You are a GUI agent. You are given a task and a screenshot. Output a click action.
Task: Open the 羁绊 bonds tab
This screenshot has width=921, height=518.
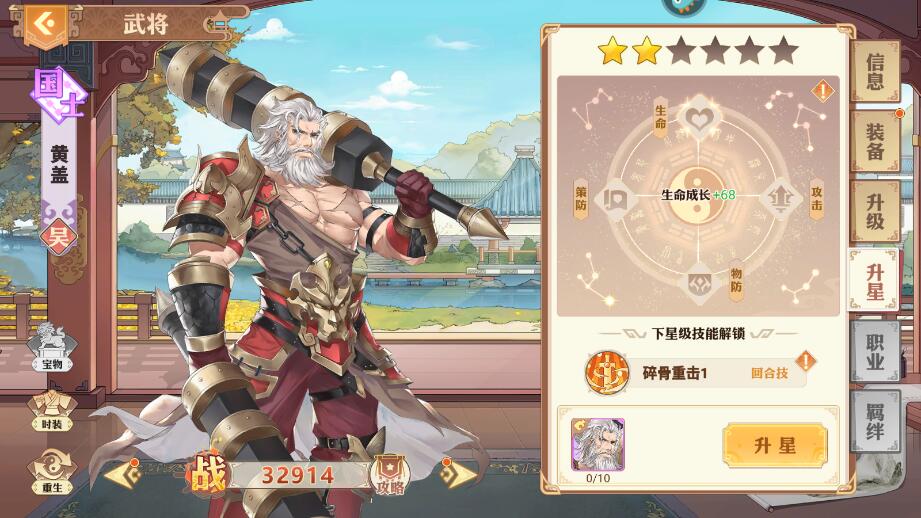click(x=875, y=420)
